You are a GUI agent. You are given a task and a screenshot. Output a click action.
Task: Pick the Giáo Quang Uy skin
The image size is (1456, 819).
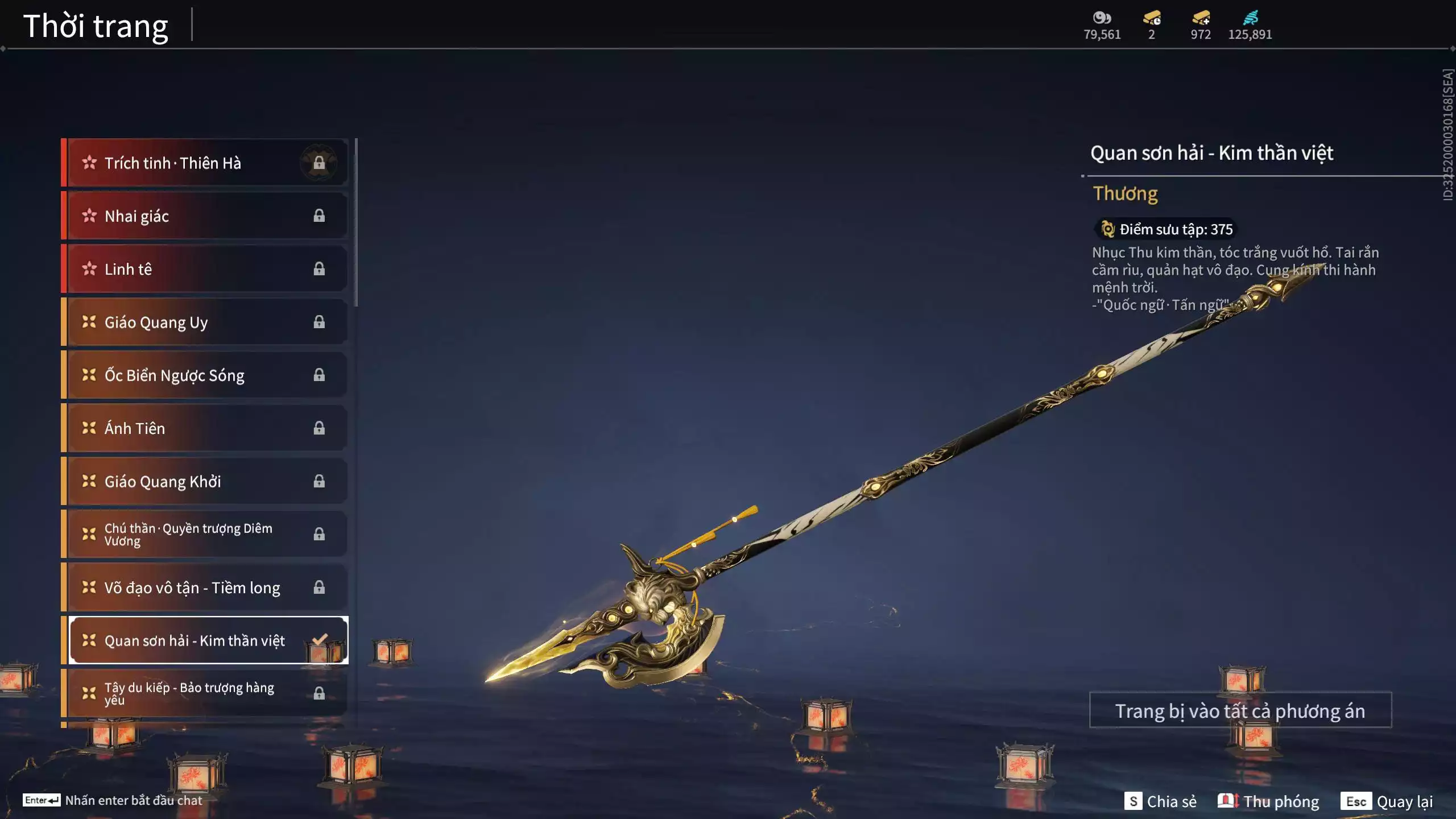coord(205,322)
